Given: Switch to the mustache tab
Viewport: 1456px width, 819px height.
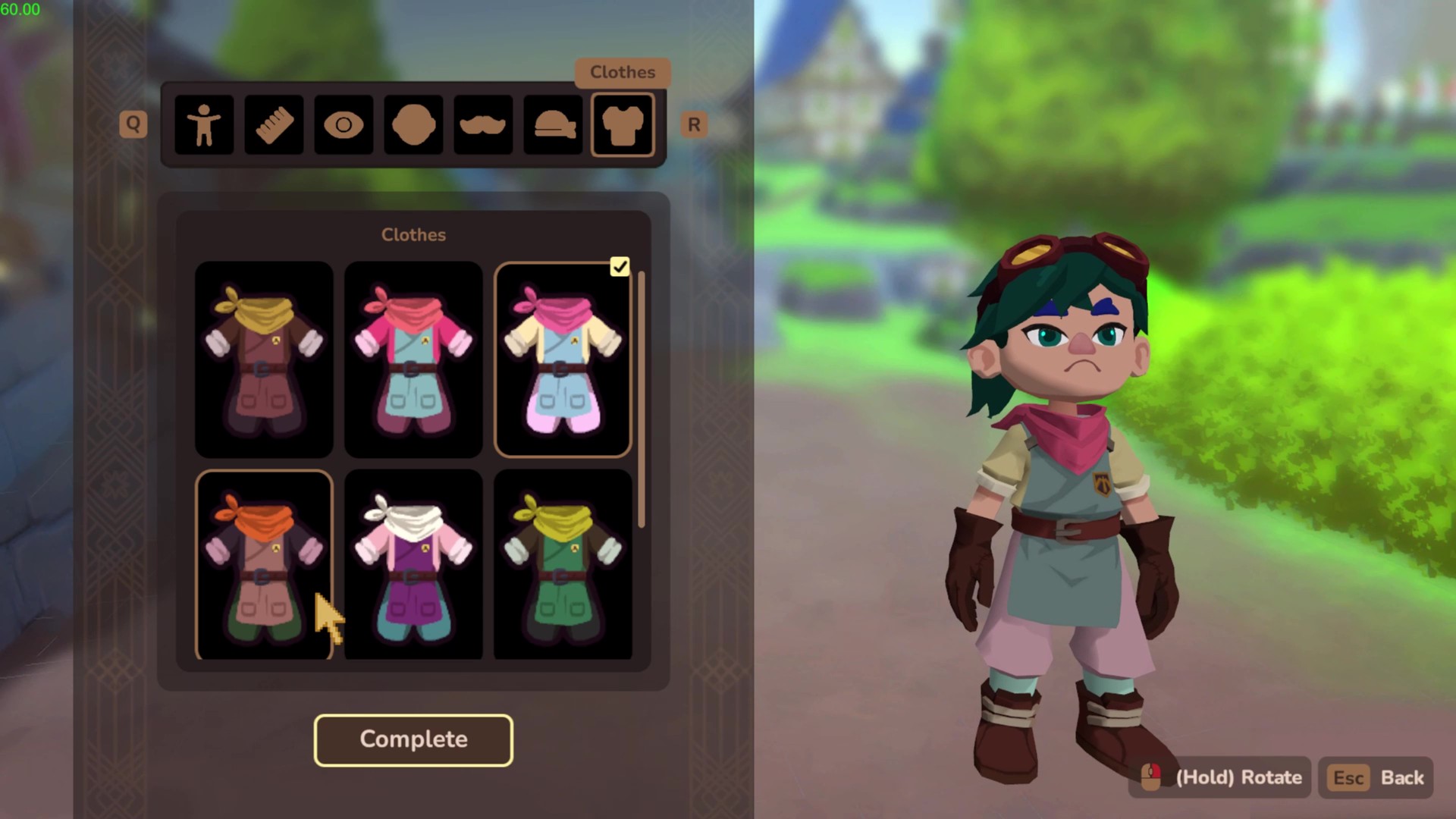Looking at the screenshot, I should click(x=483, y=125).
